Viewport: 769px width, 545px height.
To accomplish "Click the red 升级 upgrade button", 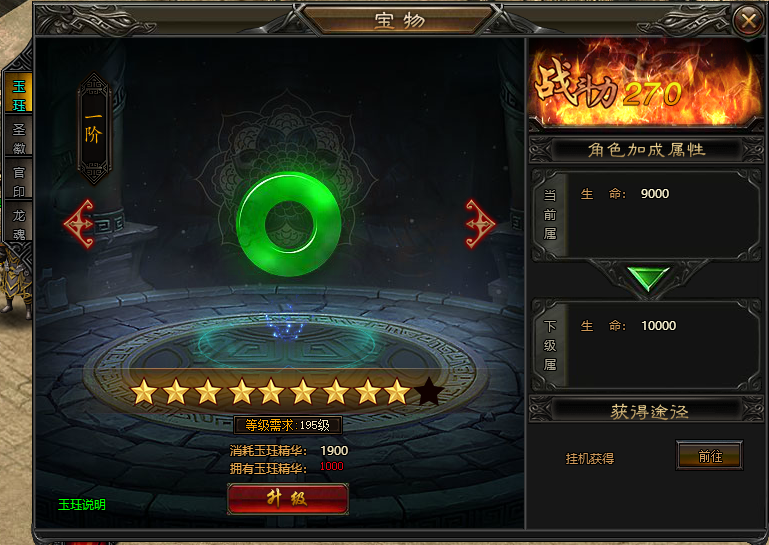I will [x=288, y=498].
